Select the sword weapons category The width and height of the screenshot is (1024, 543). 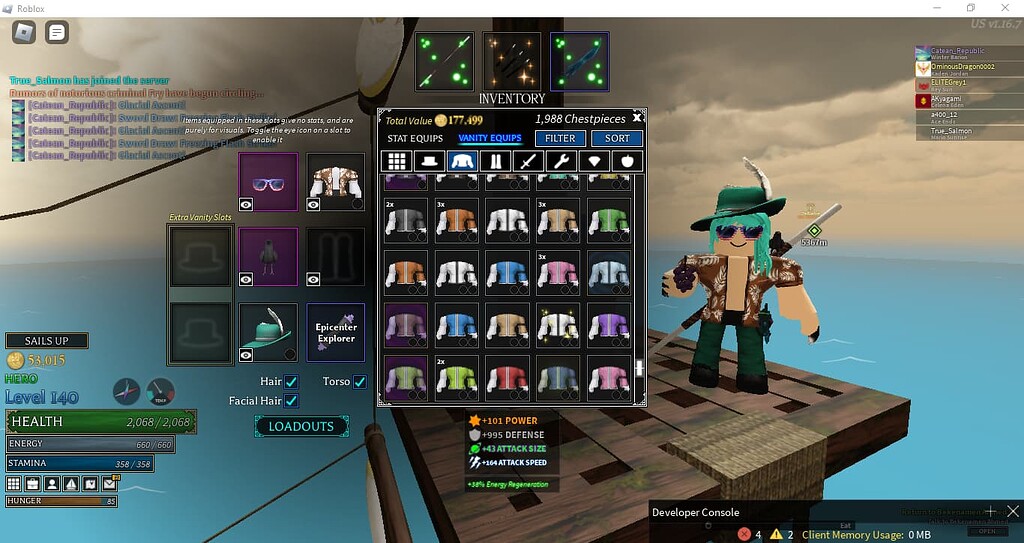tap(527, 161)
